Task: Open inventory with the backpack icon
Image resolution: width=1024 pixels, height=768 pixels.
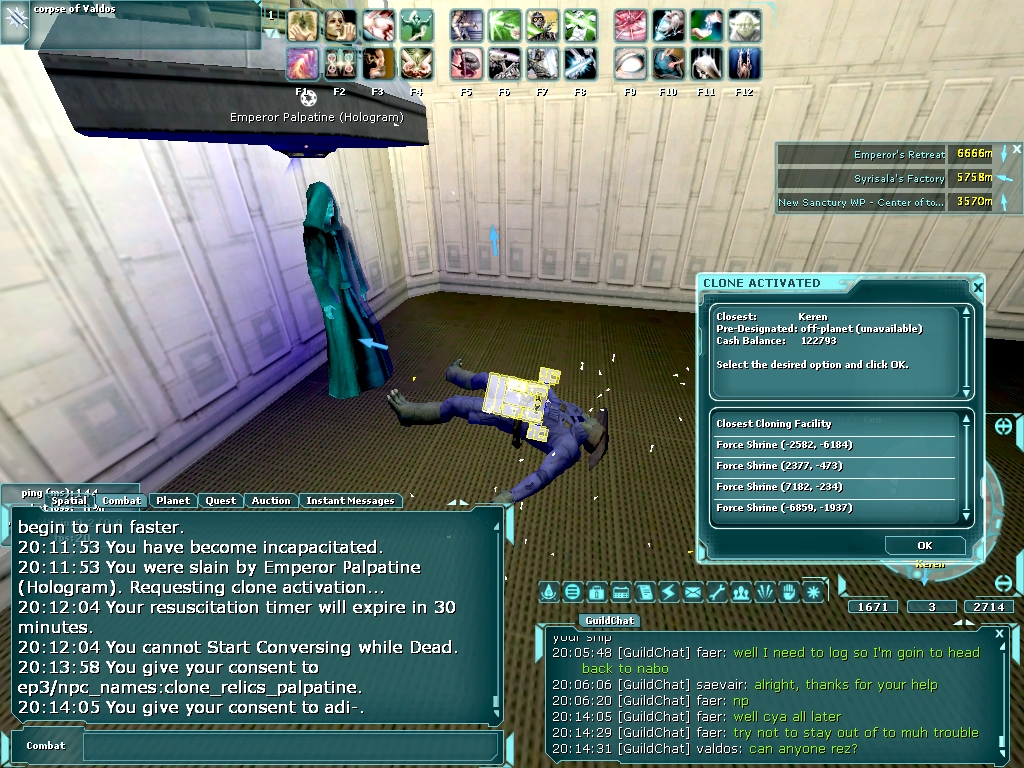Action: pyautogui.click(x=597, y=592)
